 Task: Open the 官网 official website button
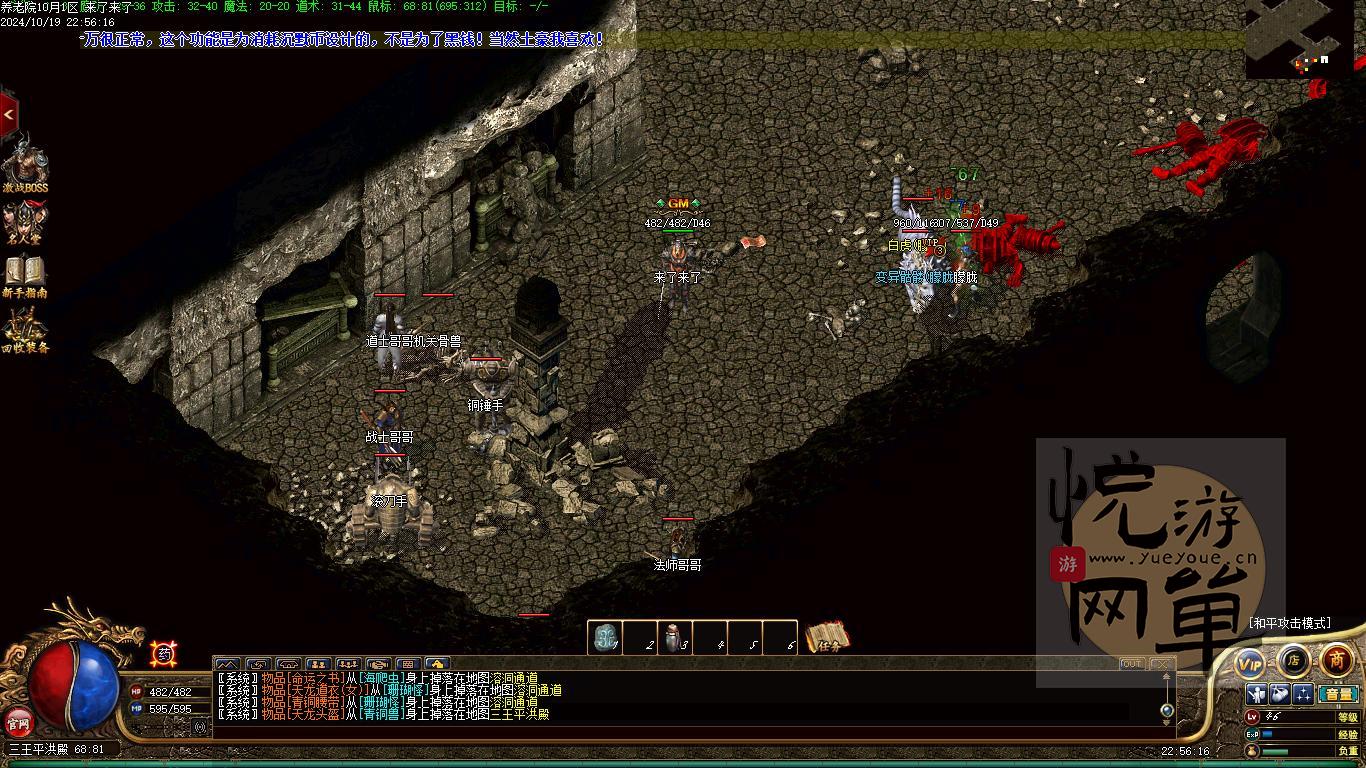tap(18, 721)
